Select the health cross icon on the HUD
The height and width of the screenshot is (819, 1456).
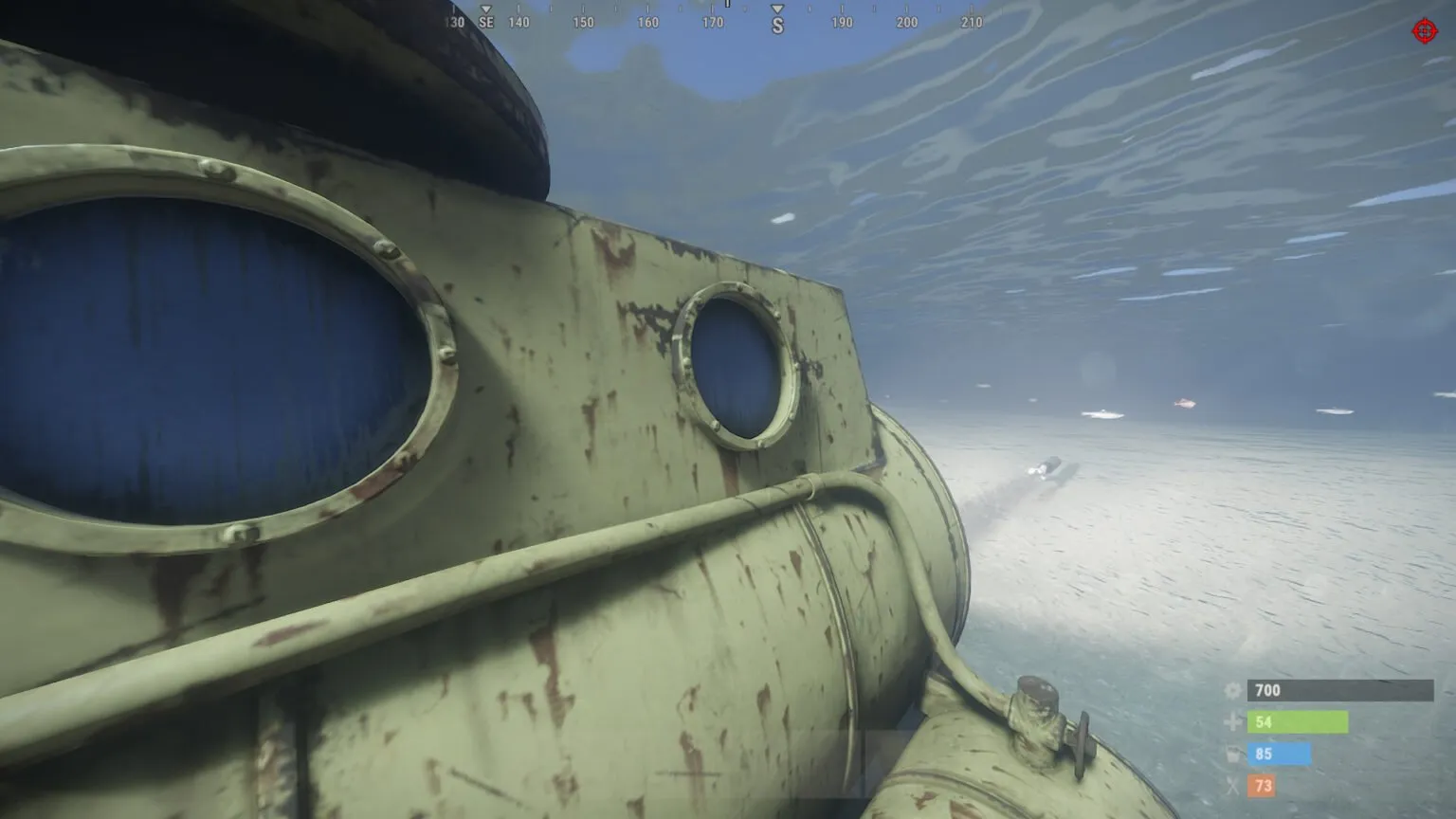point(1232,722)
